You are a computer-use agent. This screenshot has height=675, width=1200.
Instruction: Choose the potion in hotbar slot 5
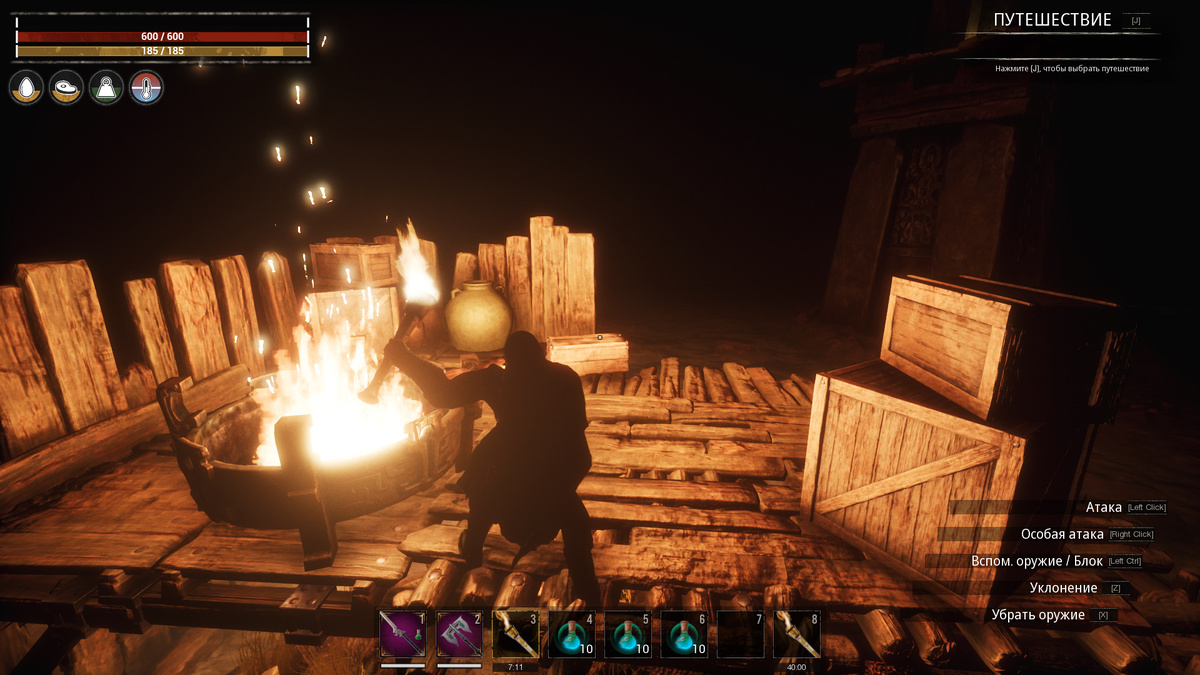coord(628,635)
